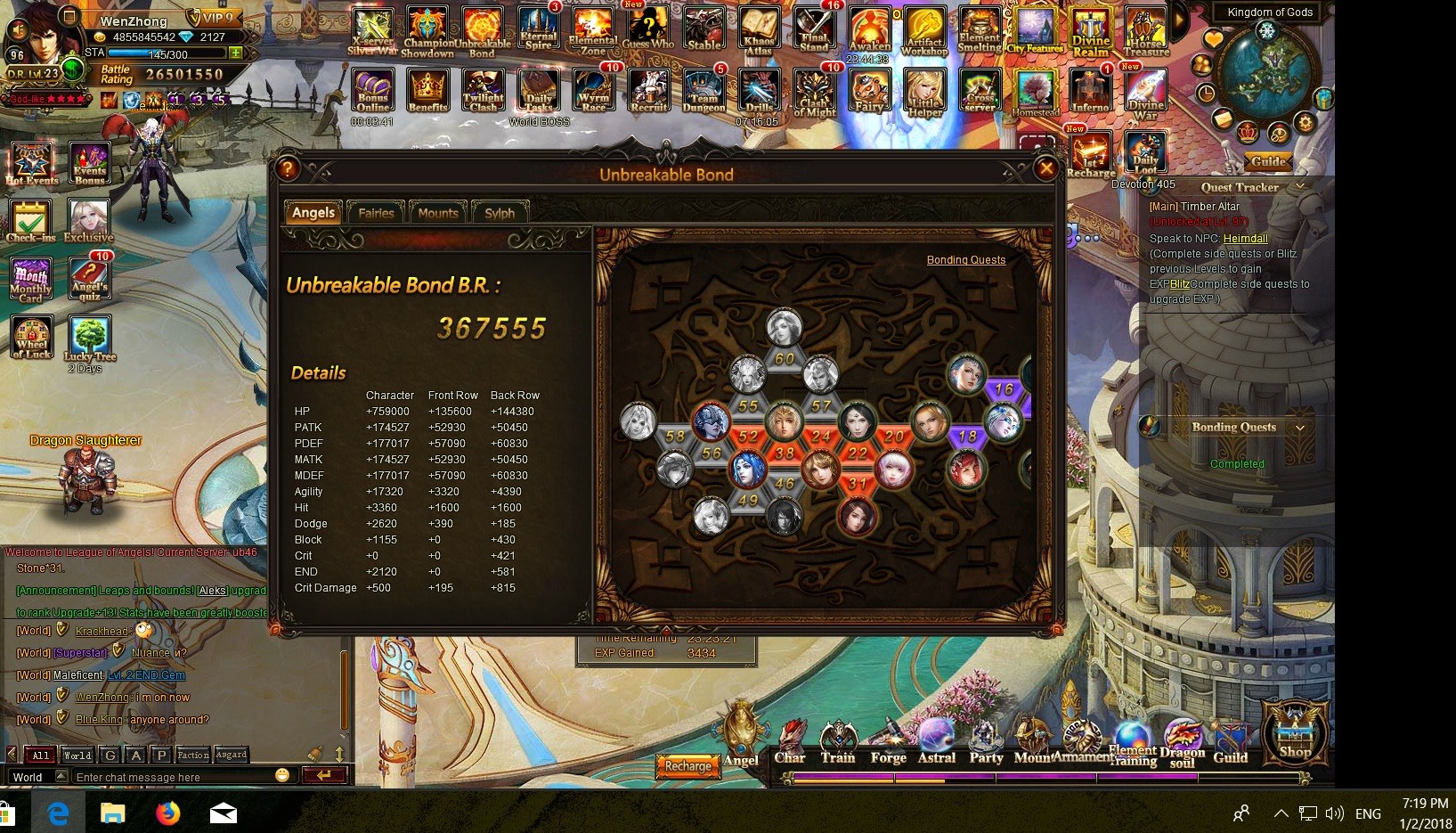The width and height of the screenshot is (1456, 833).
Task: Click the help question mark button
Action: point(287,168)
